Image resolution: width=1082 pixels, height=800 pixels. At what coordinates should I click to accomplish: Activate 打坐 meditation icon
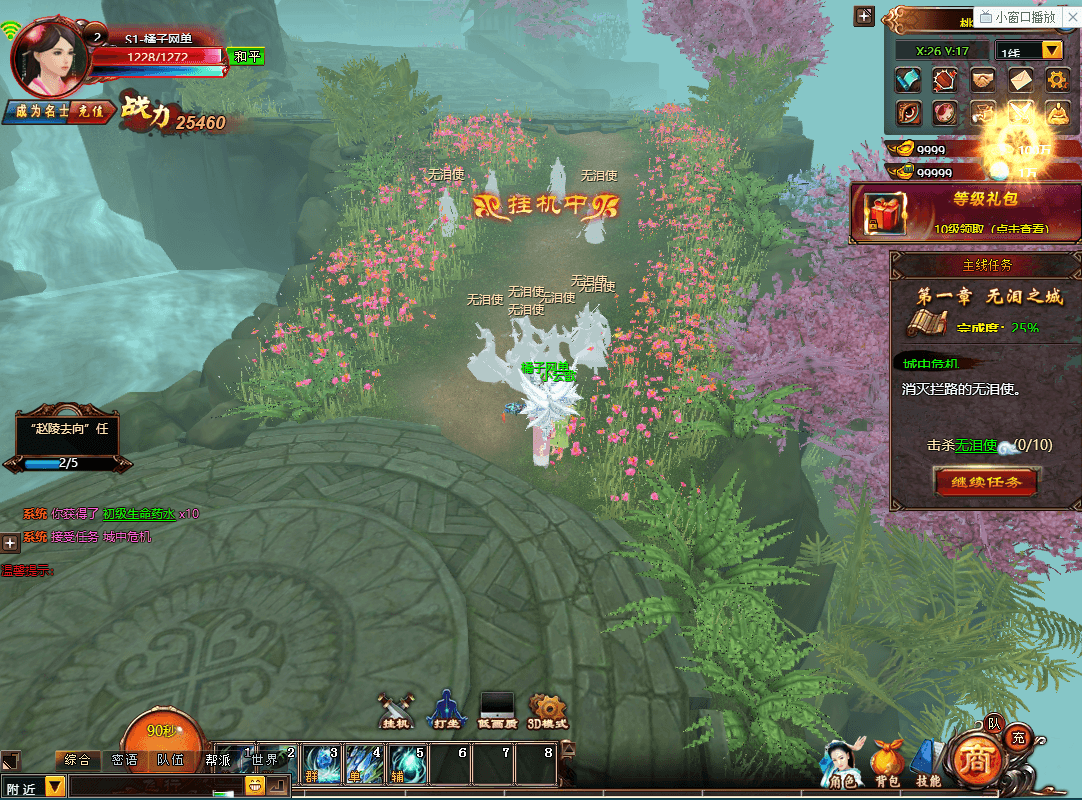tap(446, 708)
